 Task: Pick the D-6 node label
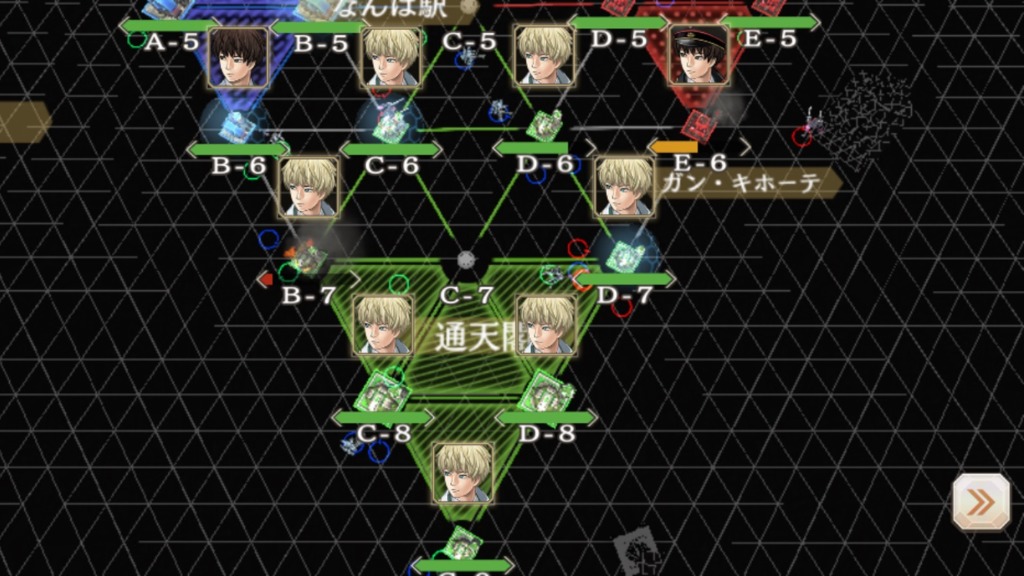545,165
